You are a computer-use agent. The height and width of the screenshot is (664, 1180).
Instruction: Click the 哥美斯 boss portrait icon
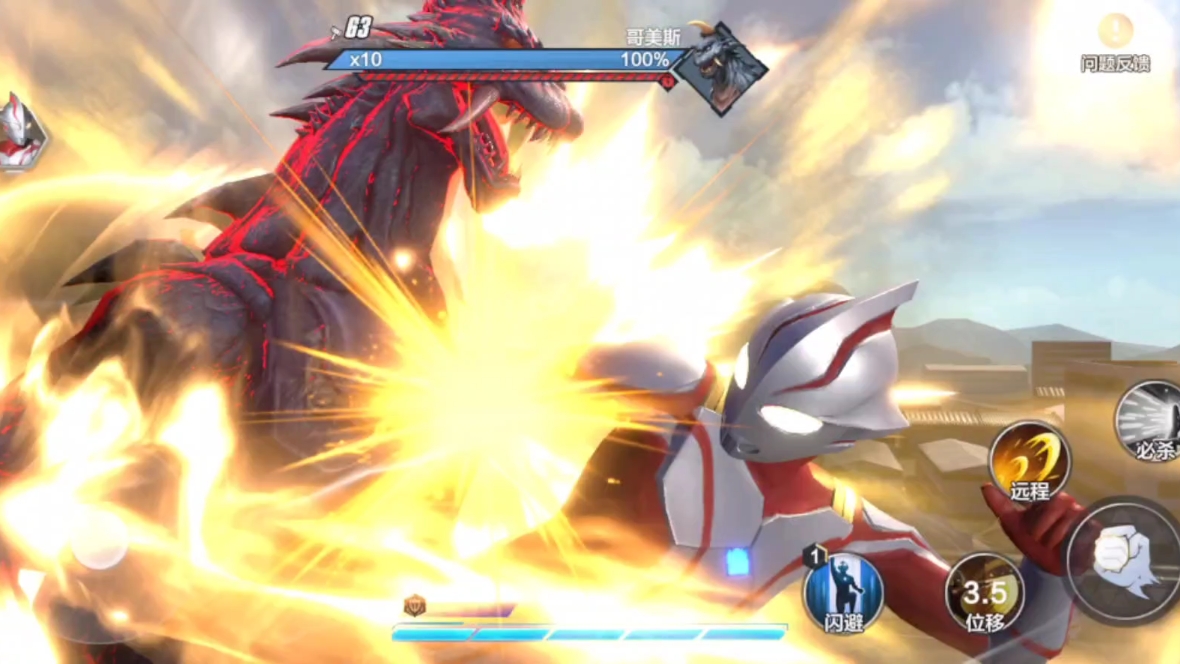pos(722,70)
